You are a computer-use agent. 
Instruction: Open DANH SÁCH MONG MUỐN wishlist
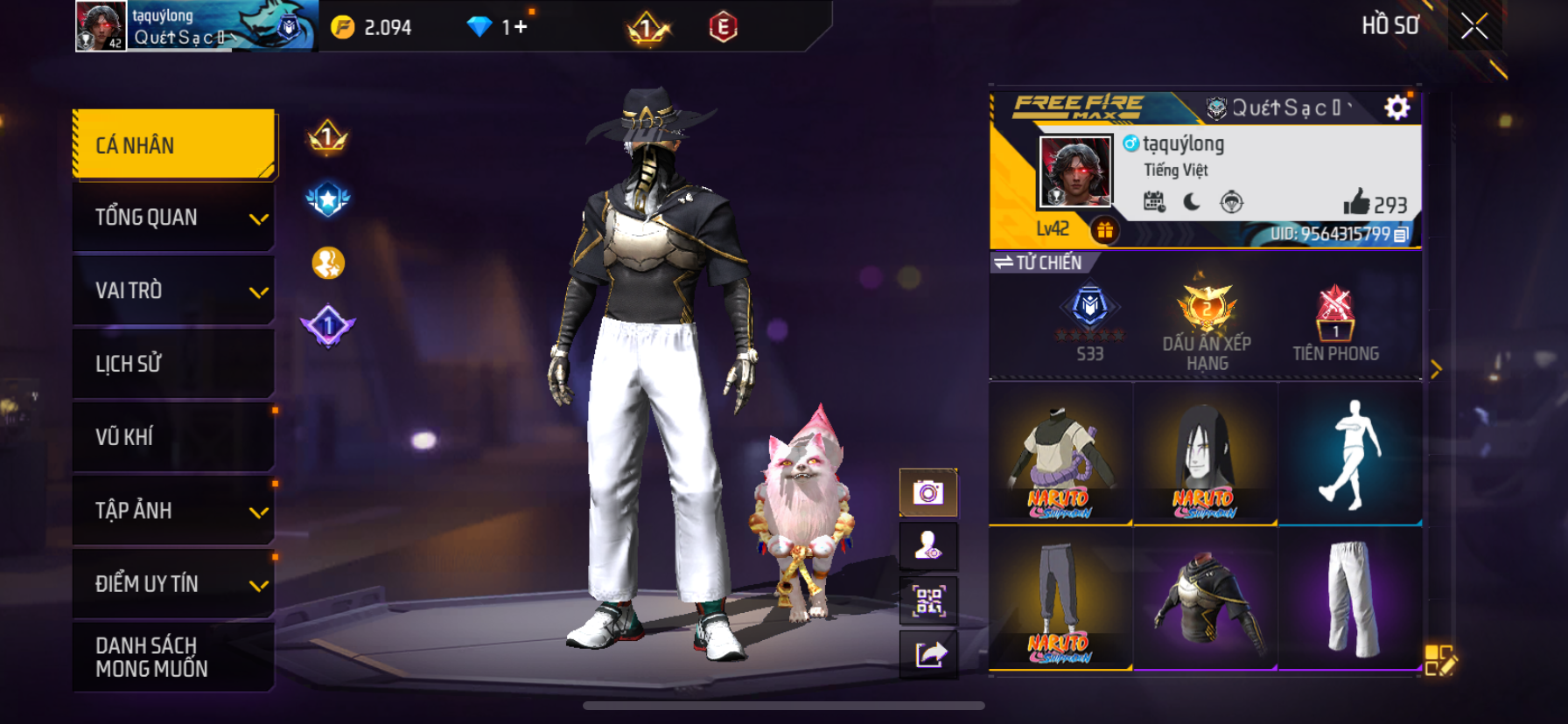(174, 657)
